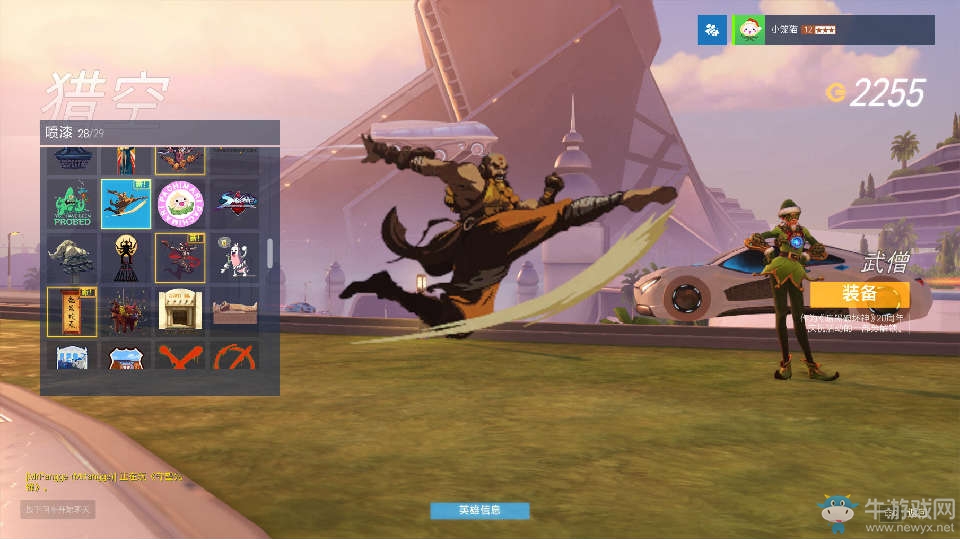Screen dimensions: 960x539
Task: Select the beige stone building spray
Action: pos(180,311)
